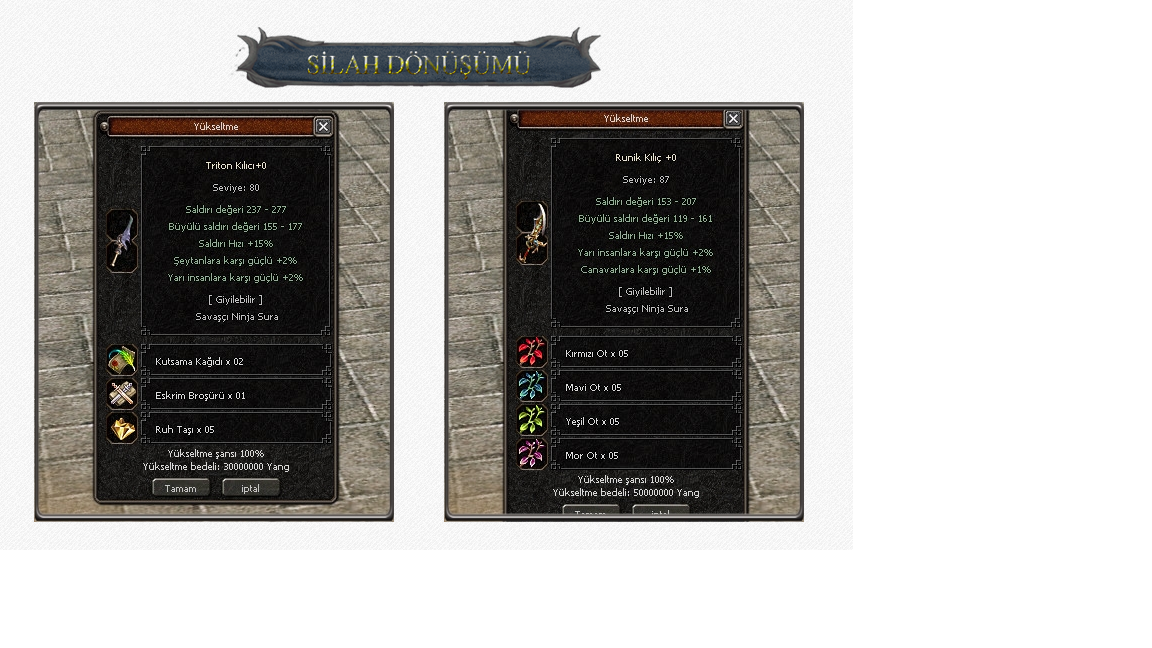
Task: Select the Ruh Taşı material icon
Action: tap(122, 428)
